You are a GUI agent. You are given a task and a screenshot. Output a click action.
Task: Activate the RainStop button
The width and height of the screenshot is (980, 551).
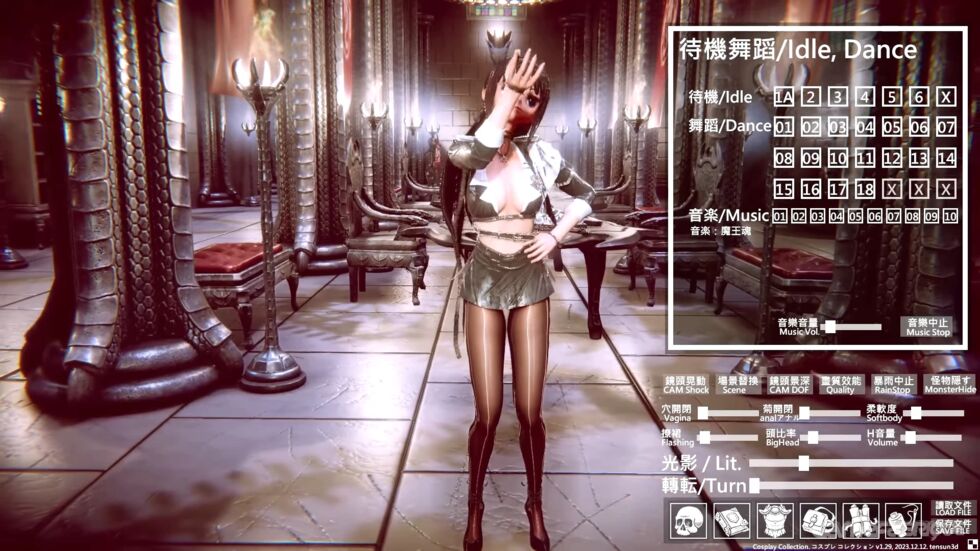893,385
